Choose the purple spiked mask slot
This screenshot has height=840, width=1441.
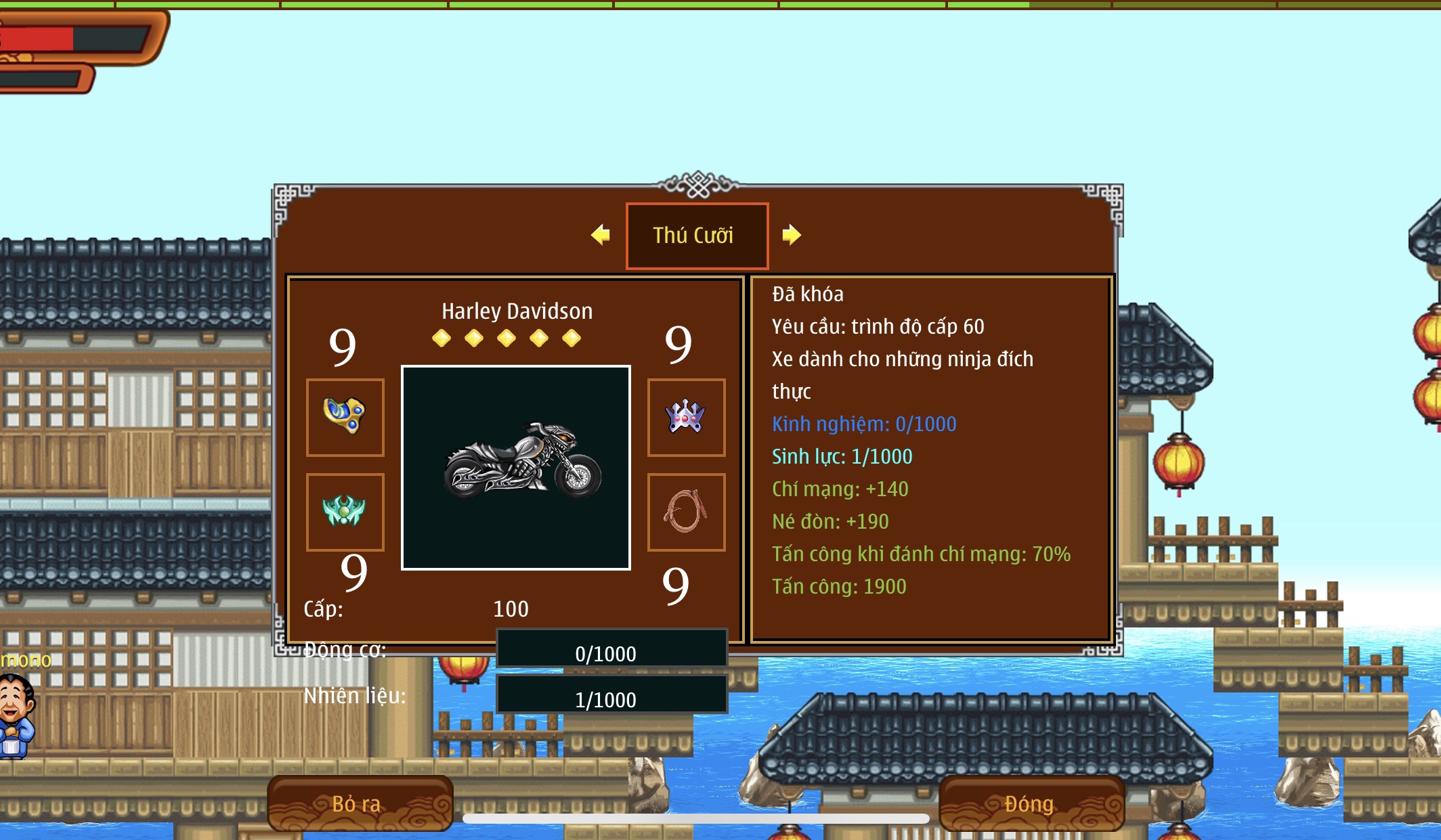pyautogui.click(x=686, y=417)
